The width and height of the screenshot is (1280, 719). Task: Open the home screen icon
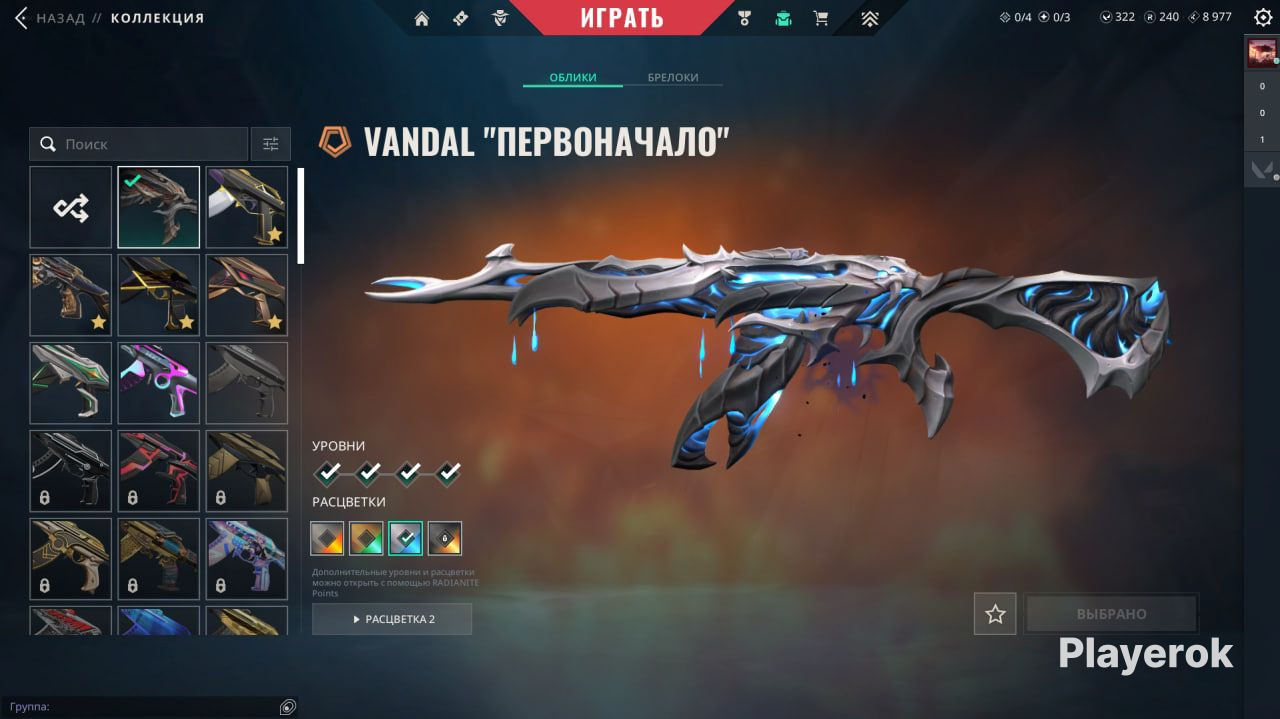click(422, 18)
